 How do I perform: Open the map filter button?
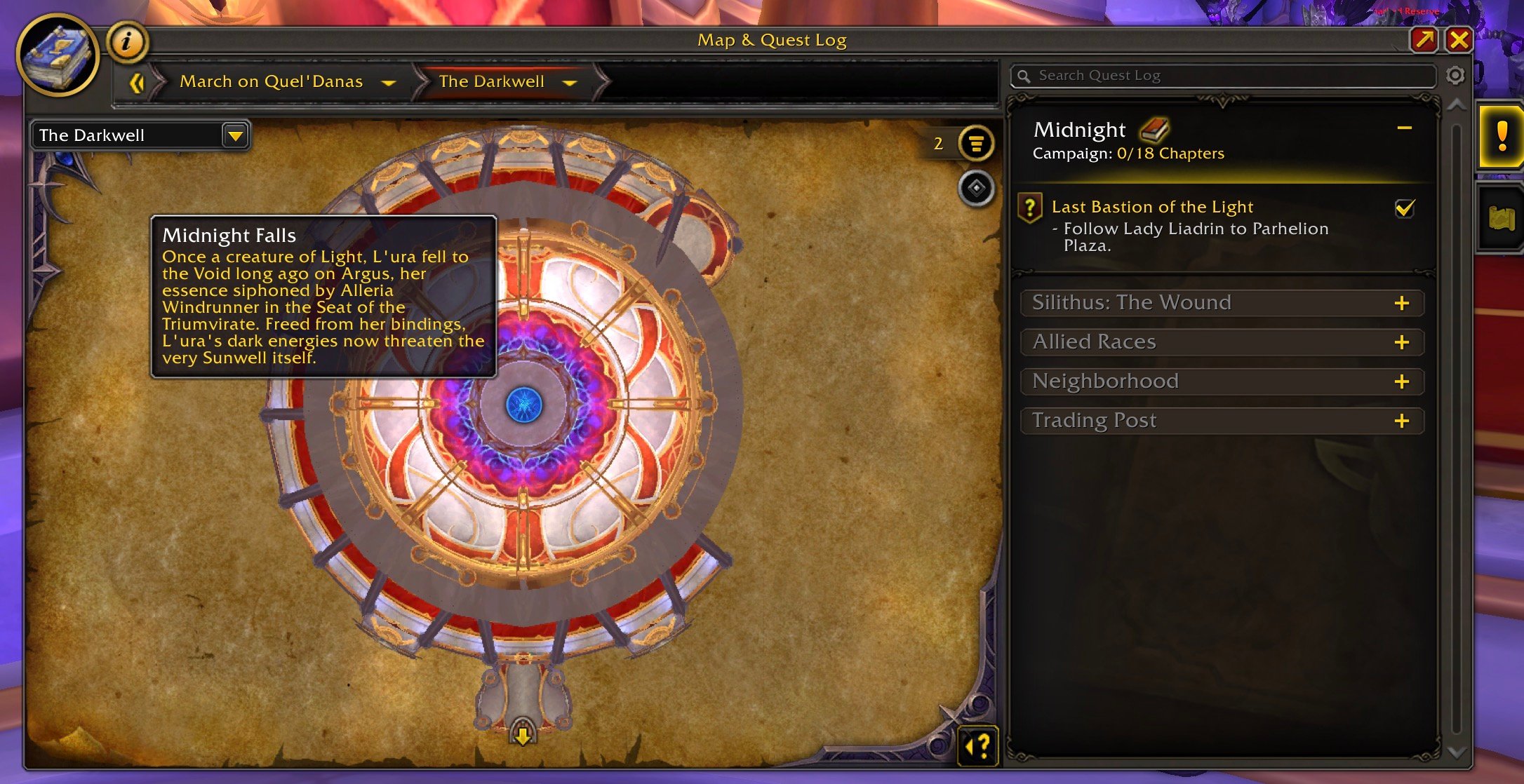pyautogui.click(x=976, y=144)
